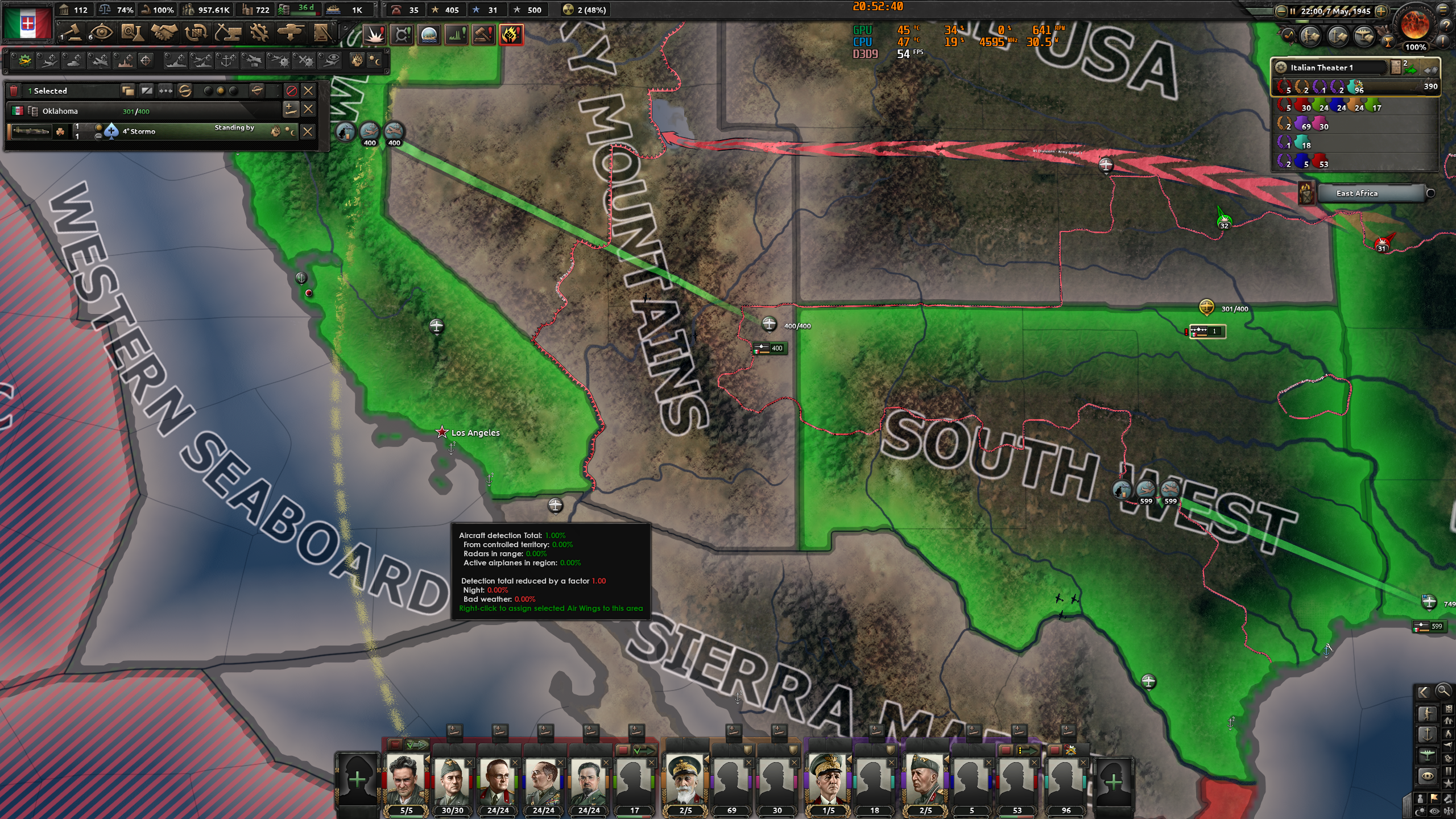The image size is (1456, 819).
Task: Select the East Africa theater radio circle
Action: pyautogui.click(x=1431, y=193)
